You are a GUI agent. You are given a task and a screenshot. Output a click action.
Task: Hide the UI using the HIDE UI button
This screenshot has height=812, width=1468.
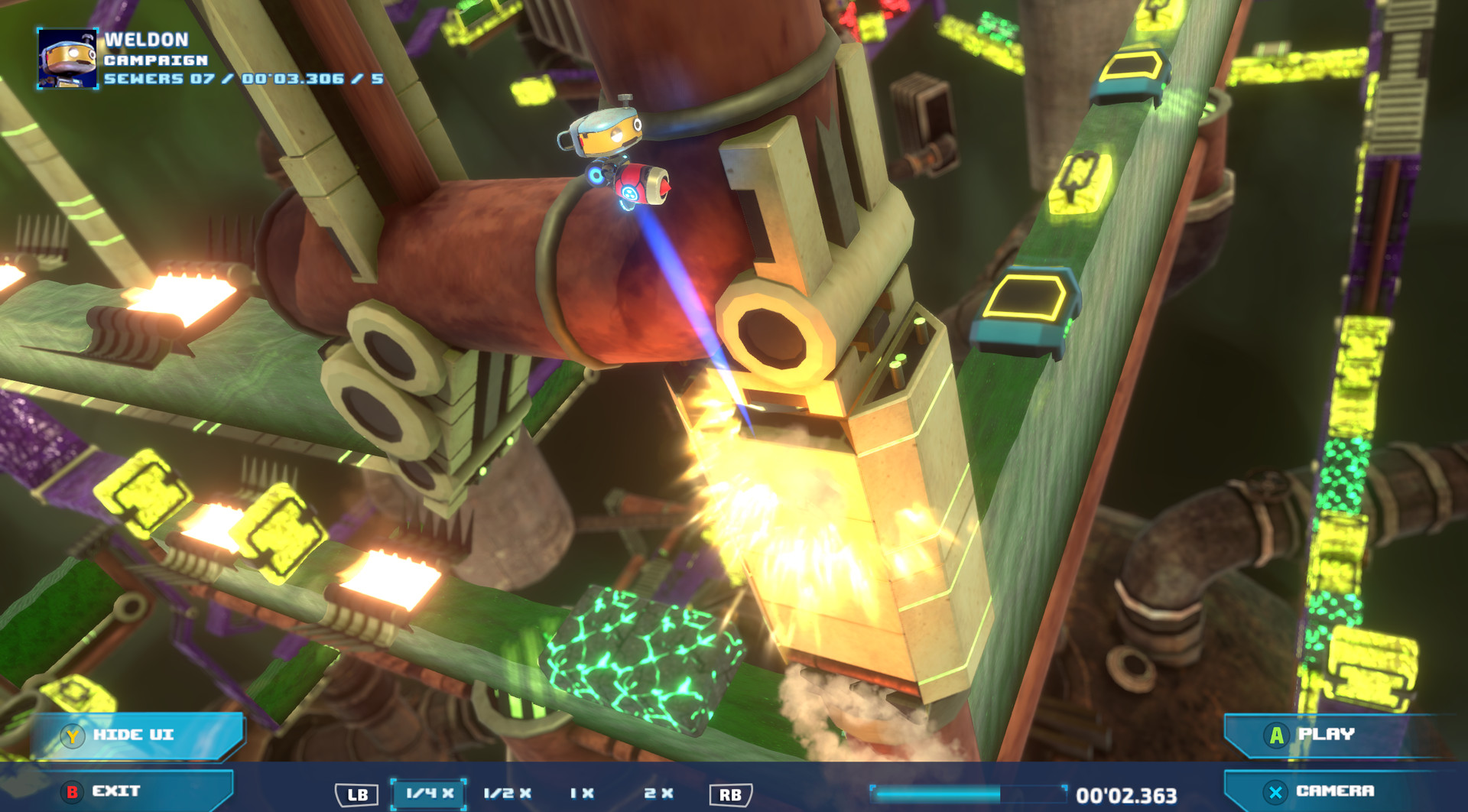tap(134, 735)
